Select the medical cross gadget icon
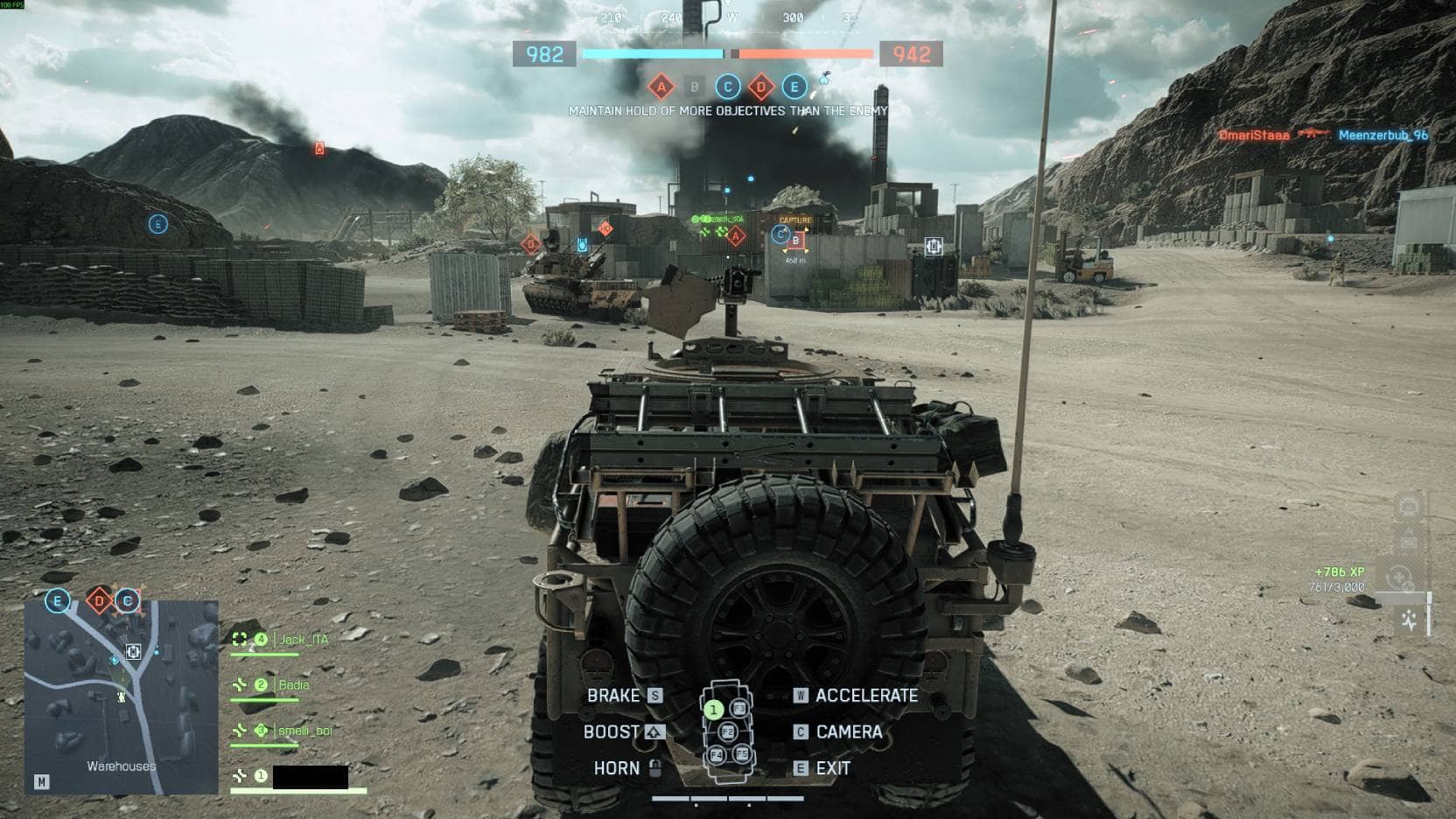Screen dimensions: 1456x819 click(1398, 578)
